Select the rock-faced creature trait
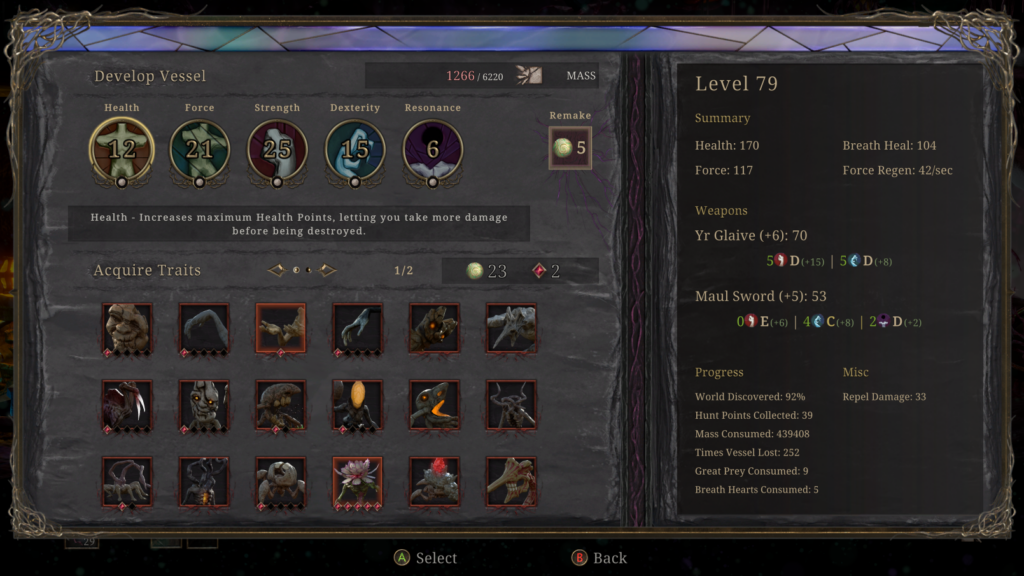The width and height of the screenshot is (1024, 576). [127, 328]
